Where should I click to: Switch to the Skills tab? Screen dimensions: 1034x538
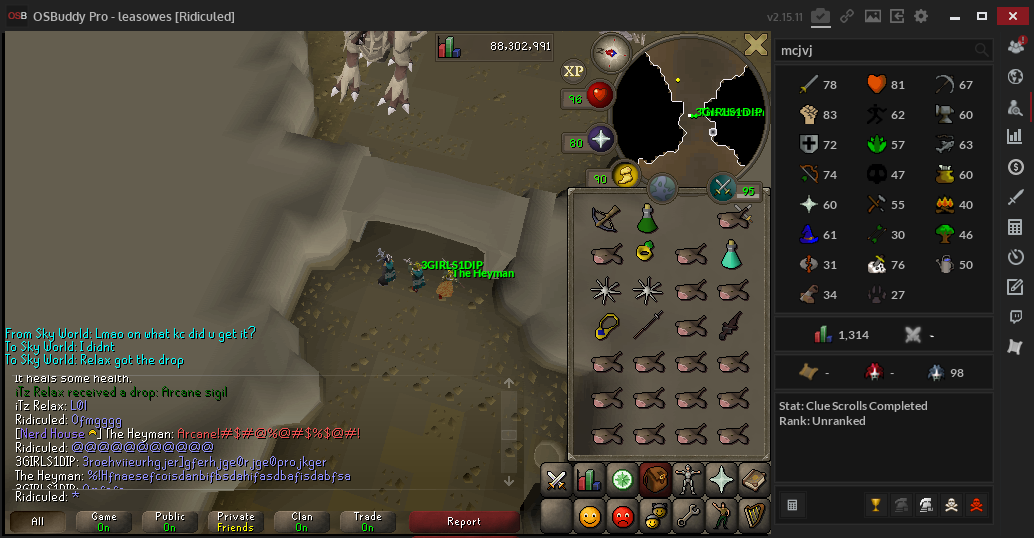click(x=589, y=481)
